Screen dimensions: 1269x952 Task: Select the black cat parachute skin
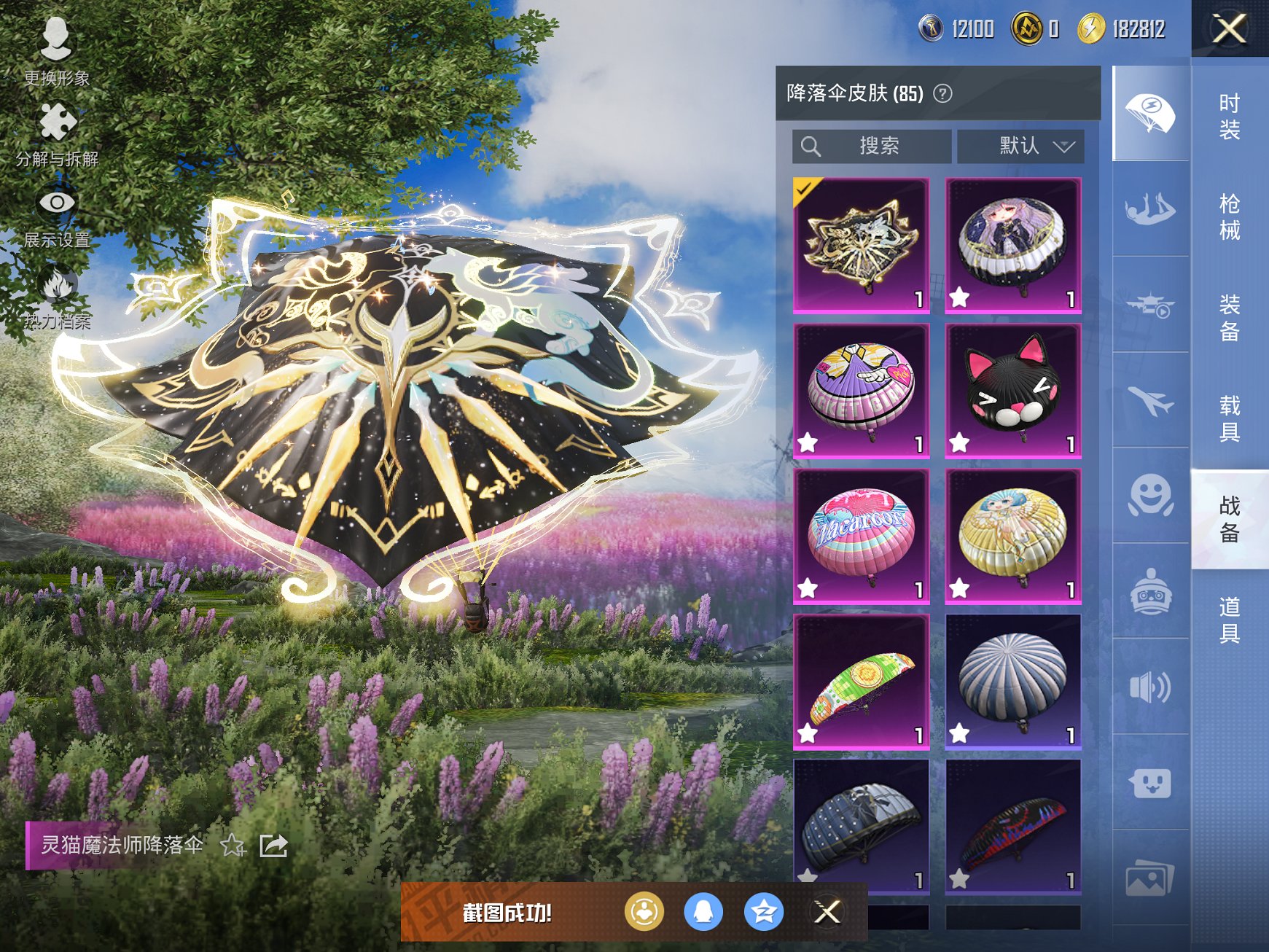(1012, 391)
